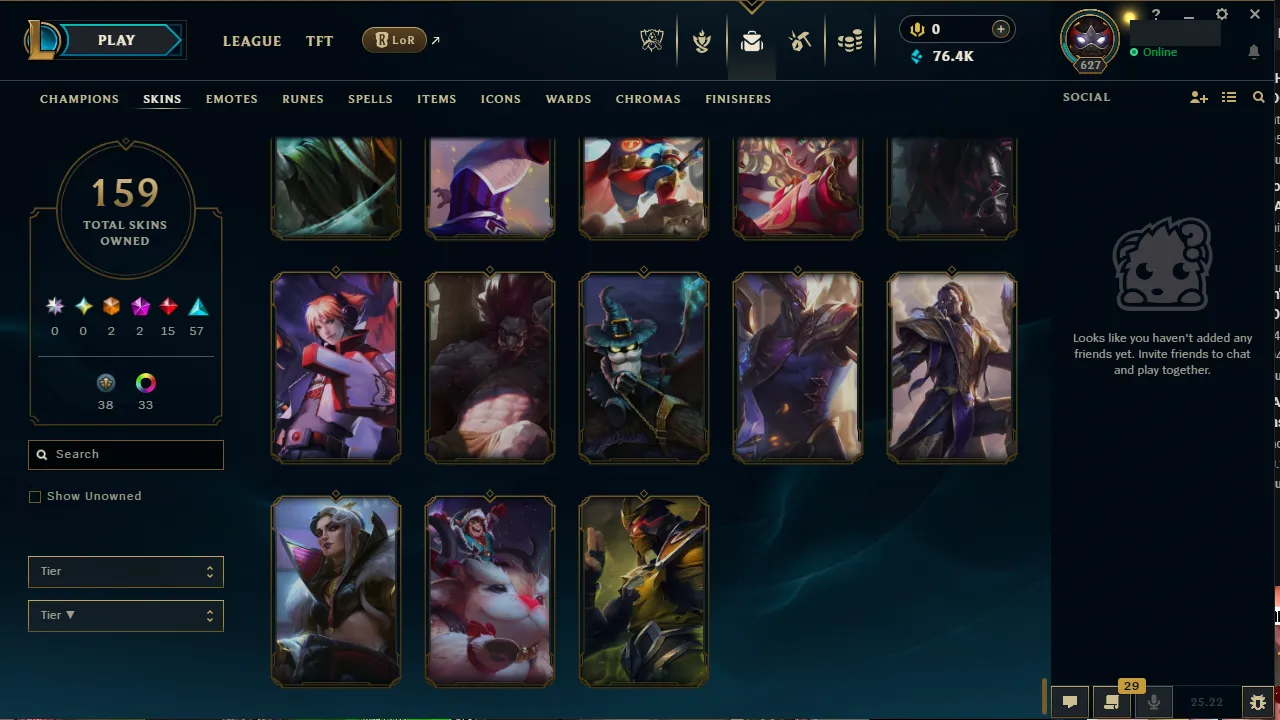Open the Clash icon in the top bar
Image resolution: width=1280 pixels, height=720 pixels.
pyautogui.click(x=701, y=41)
